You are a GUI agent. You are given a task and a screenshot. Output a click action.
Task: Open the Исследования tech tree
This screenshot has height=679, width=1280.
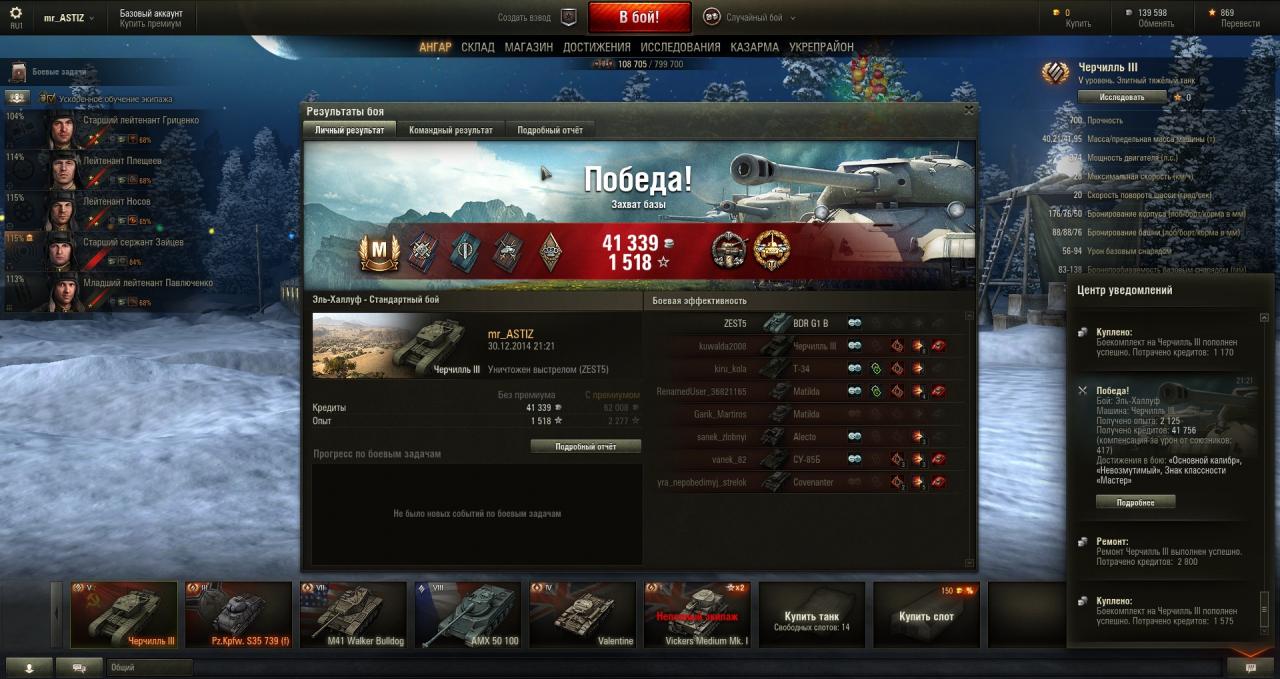point(680,47)
